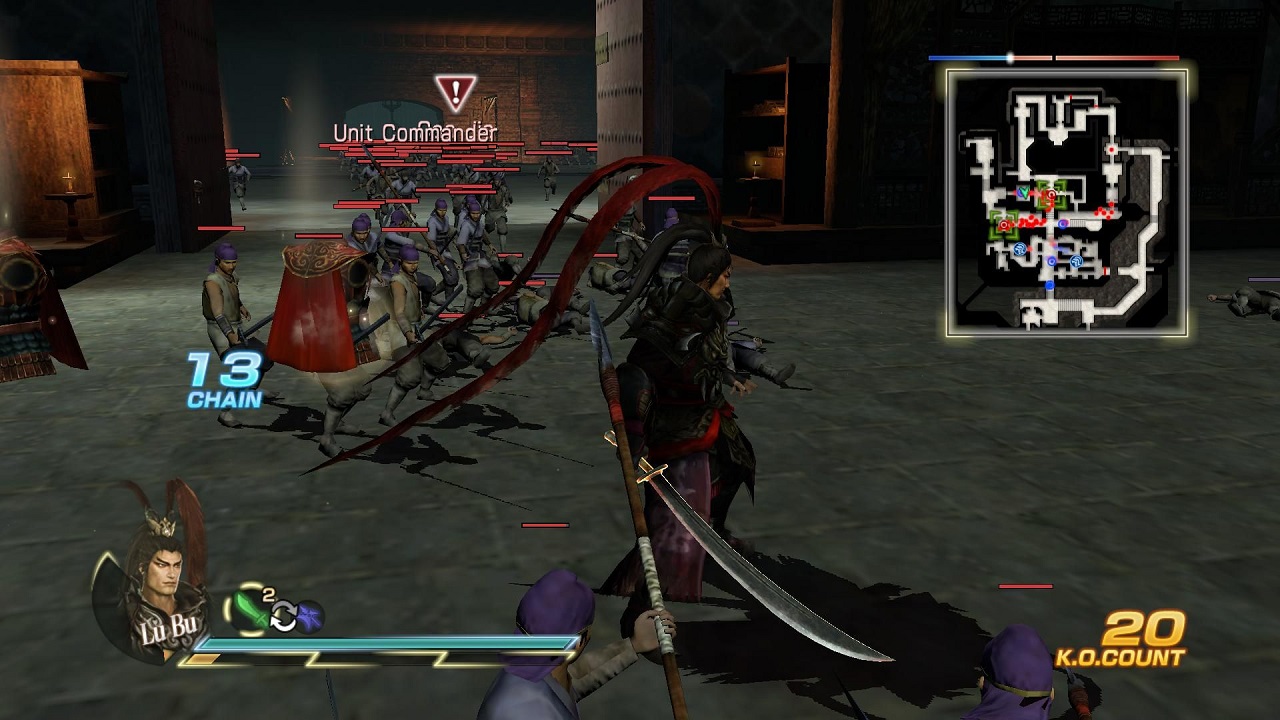Click the red Unit Commander alert marker
This screenshot has height=720, width=1280.
point(455,93)
